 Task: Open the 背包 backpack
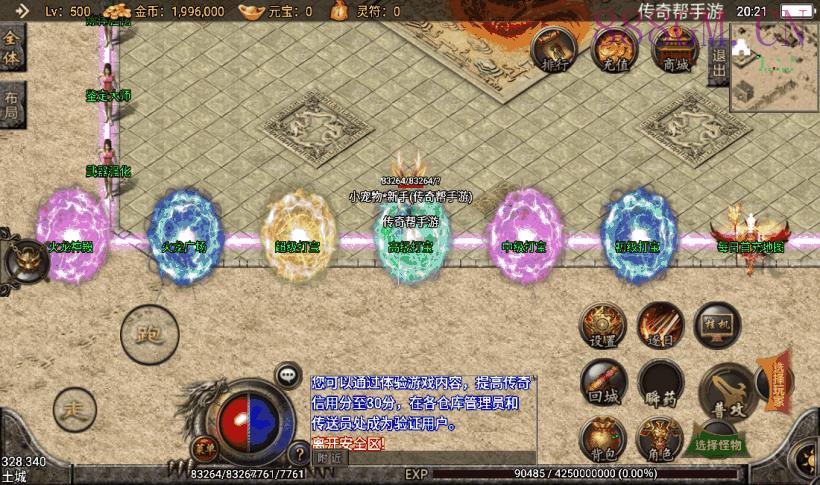603,439
